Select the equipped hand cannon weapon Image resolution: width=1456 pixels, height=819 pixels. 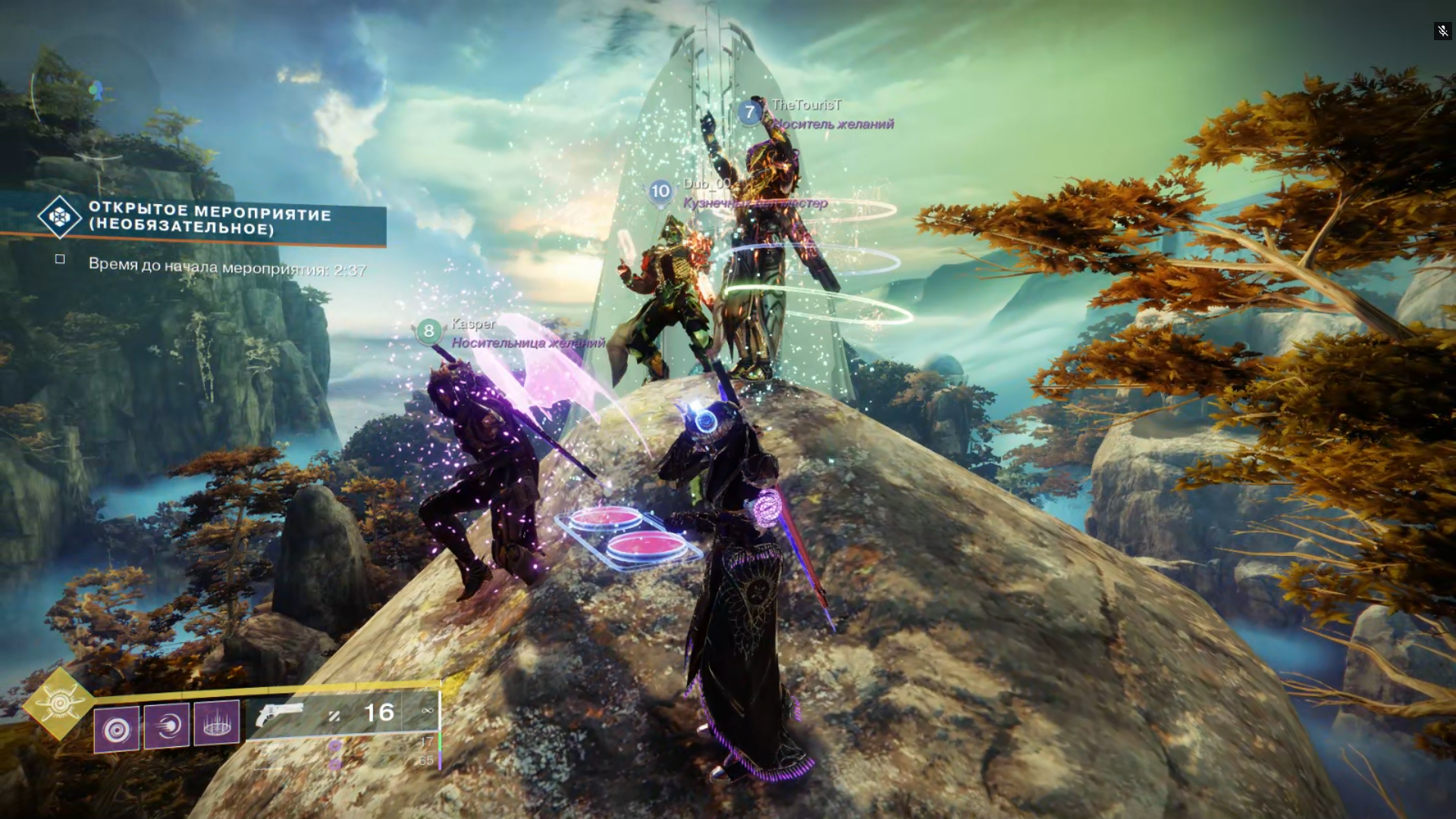[x=280, y=714]
